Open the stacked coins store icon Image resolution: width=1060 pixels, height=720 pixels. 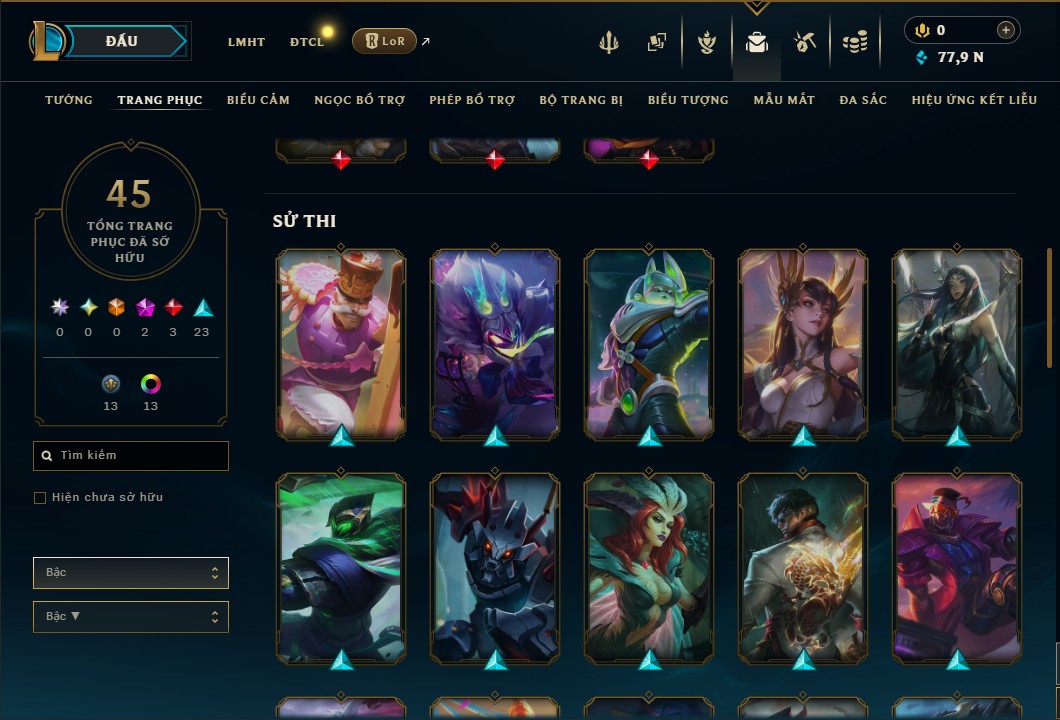854,42
